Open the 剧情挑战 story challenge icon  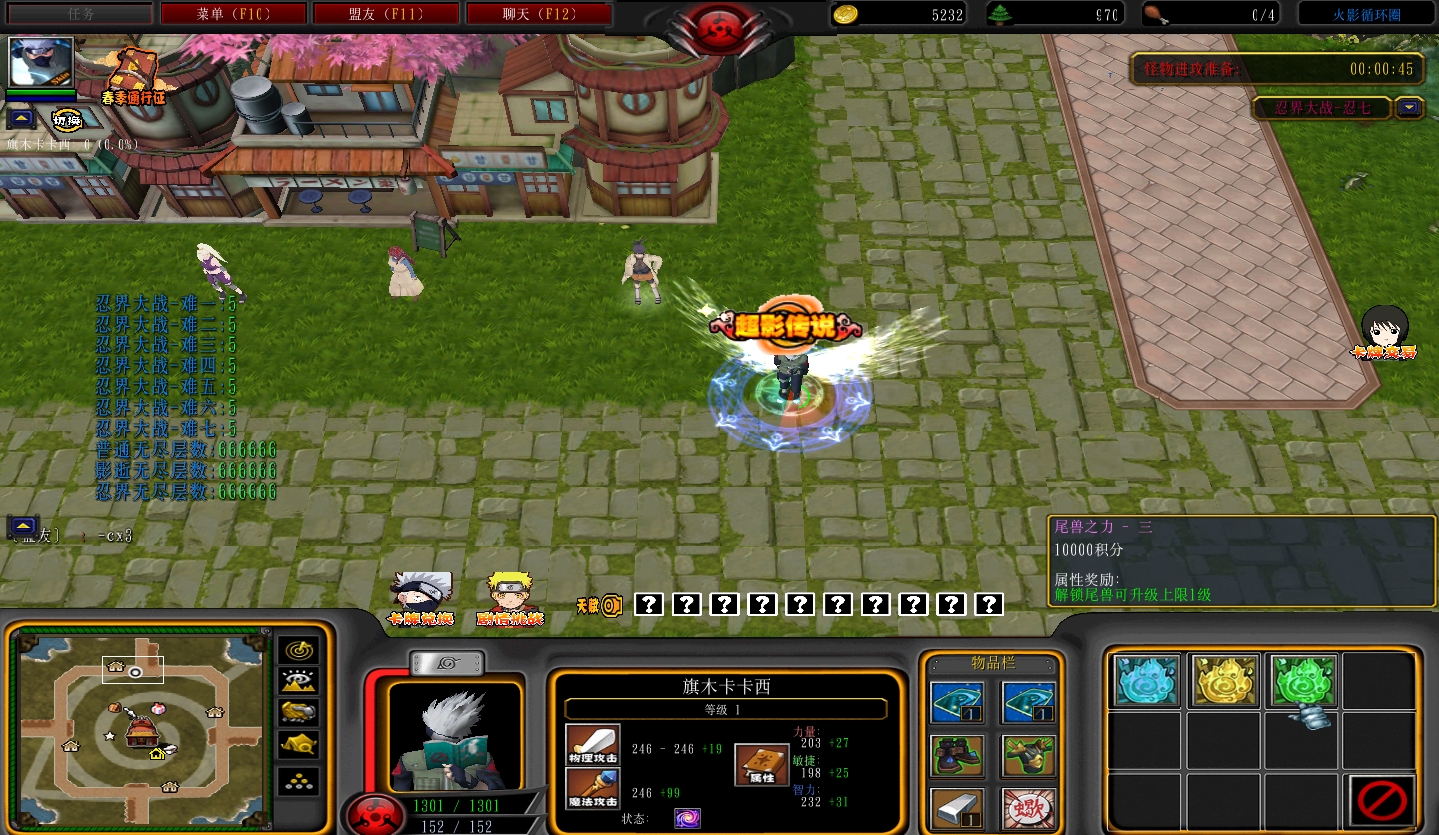click(x=510, y=598)
